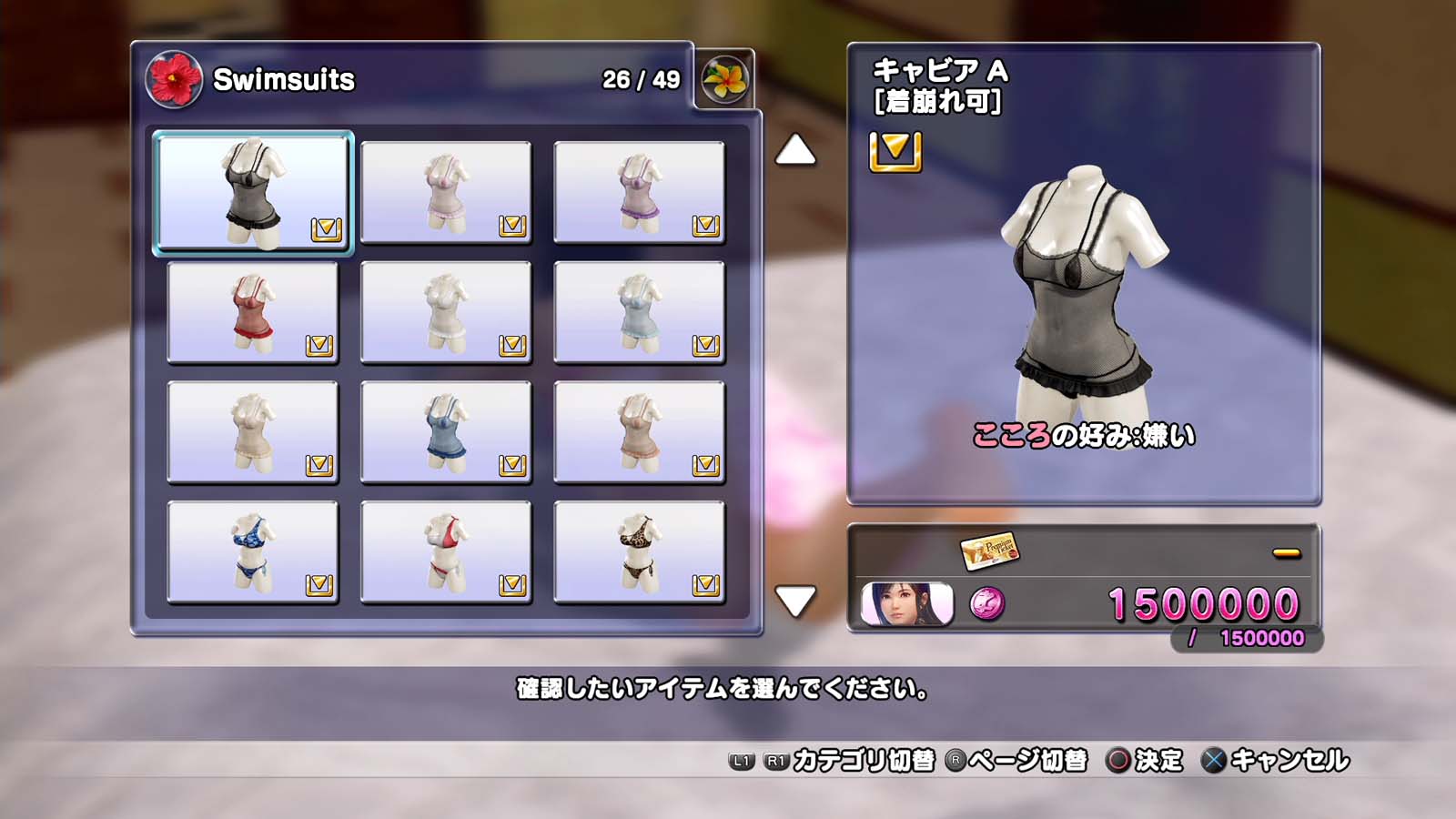
Task: Select the dark blue camisole swimsuit
Action: 446,432
